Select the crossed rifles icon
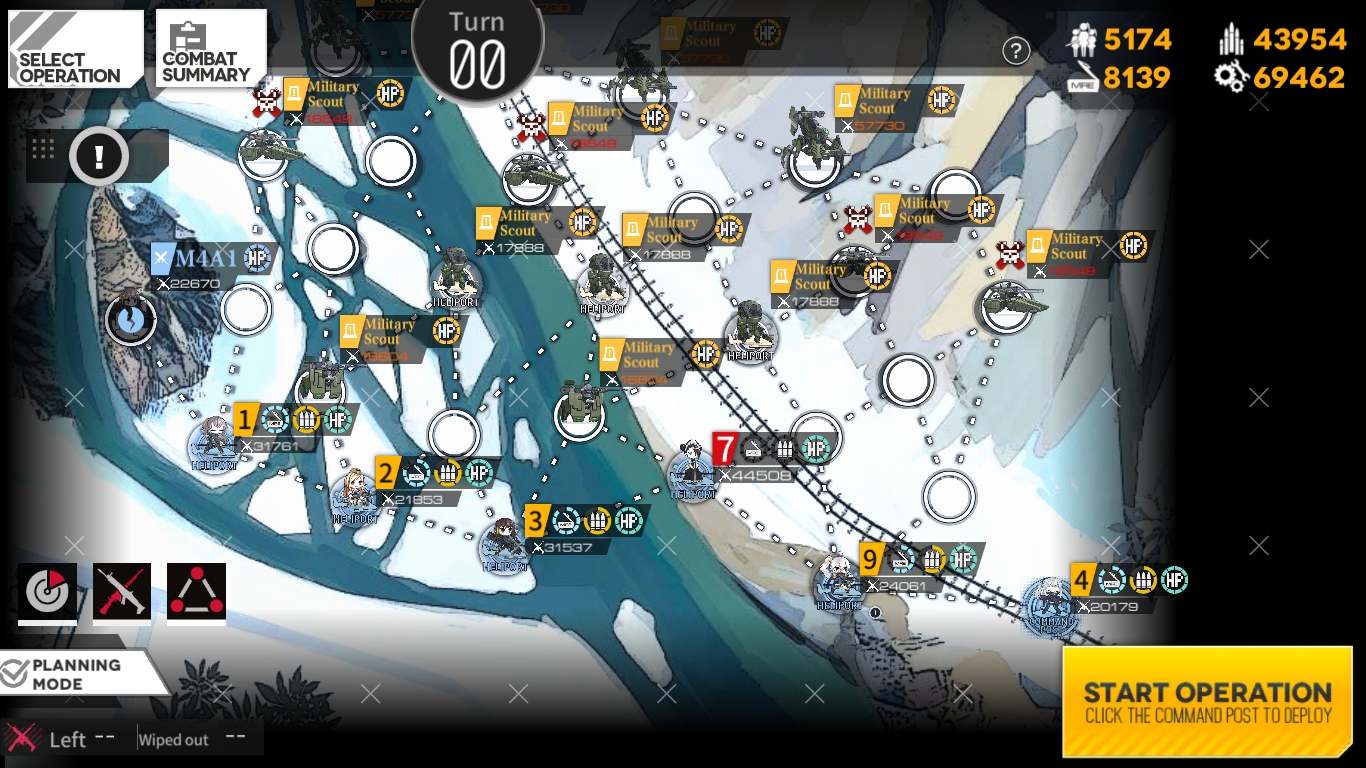 tap(122, 592)
